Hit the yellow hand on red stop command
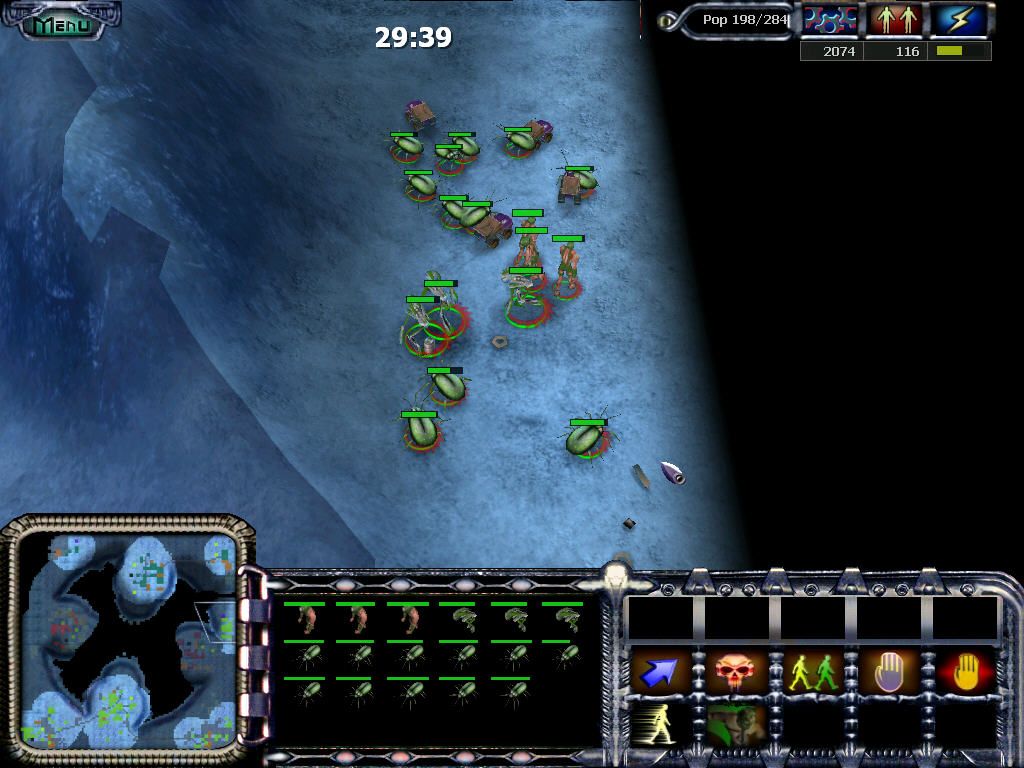This screenshot has height=768, width=1024. [966, 673]
